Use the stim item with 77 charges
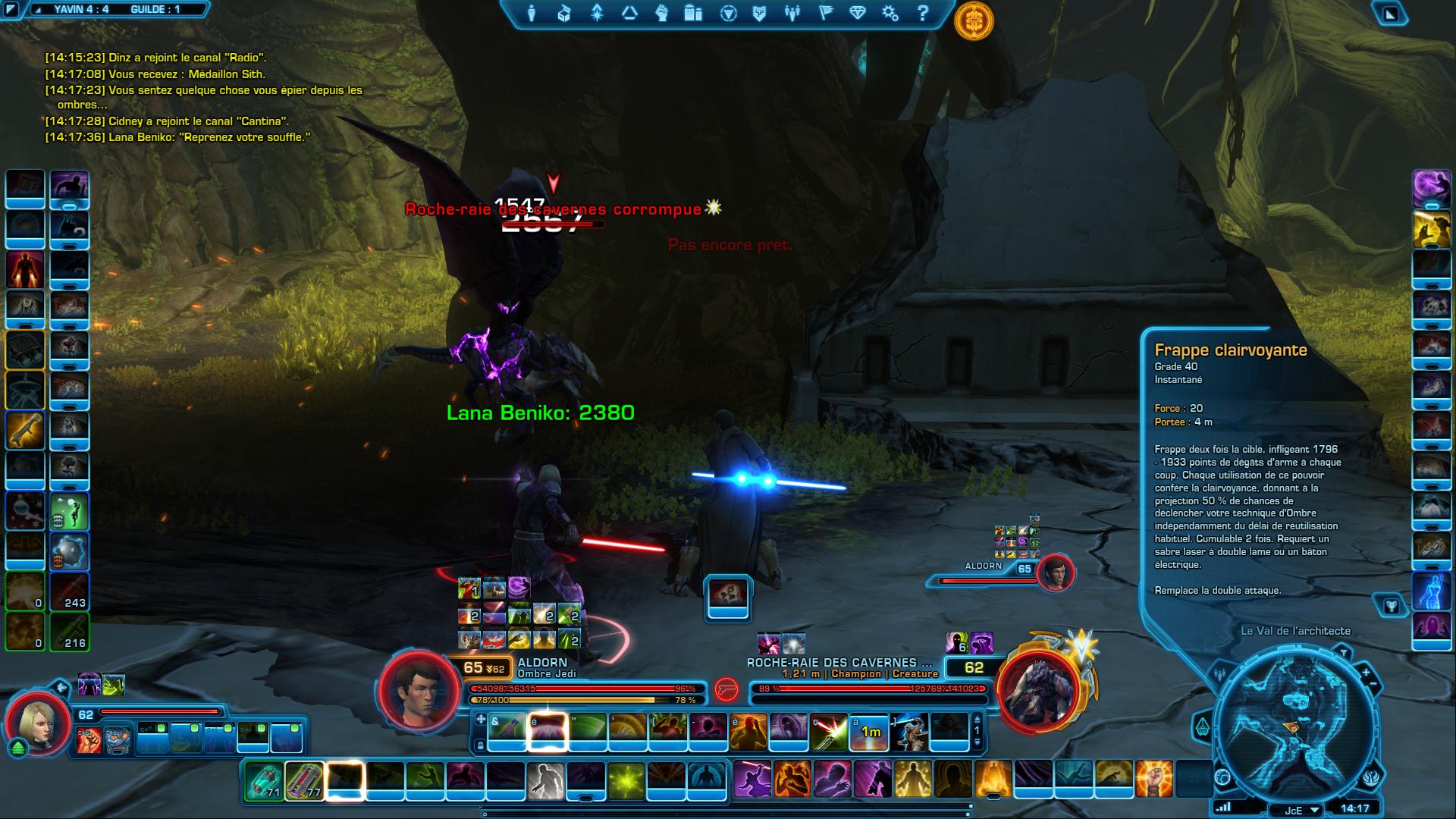Viewport: 1456px width, 819px height. tap(305, 781)
